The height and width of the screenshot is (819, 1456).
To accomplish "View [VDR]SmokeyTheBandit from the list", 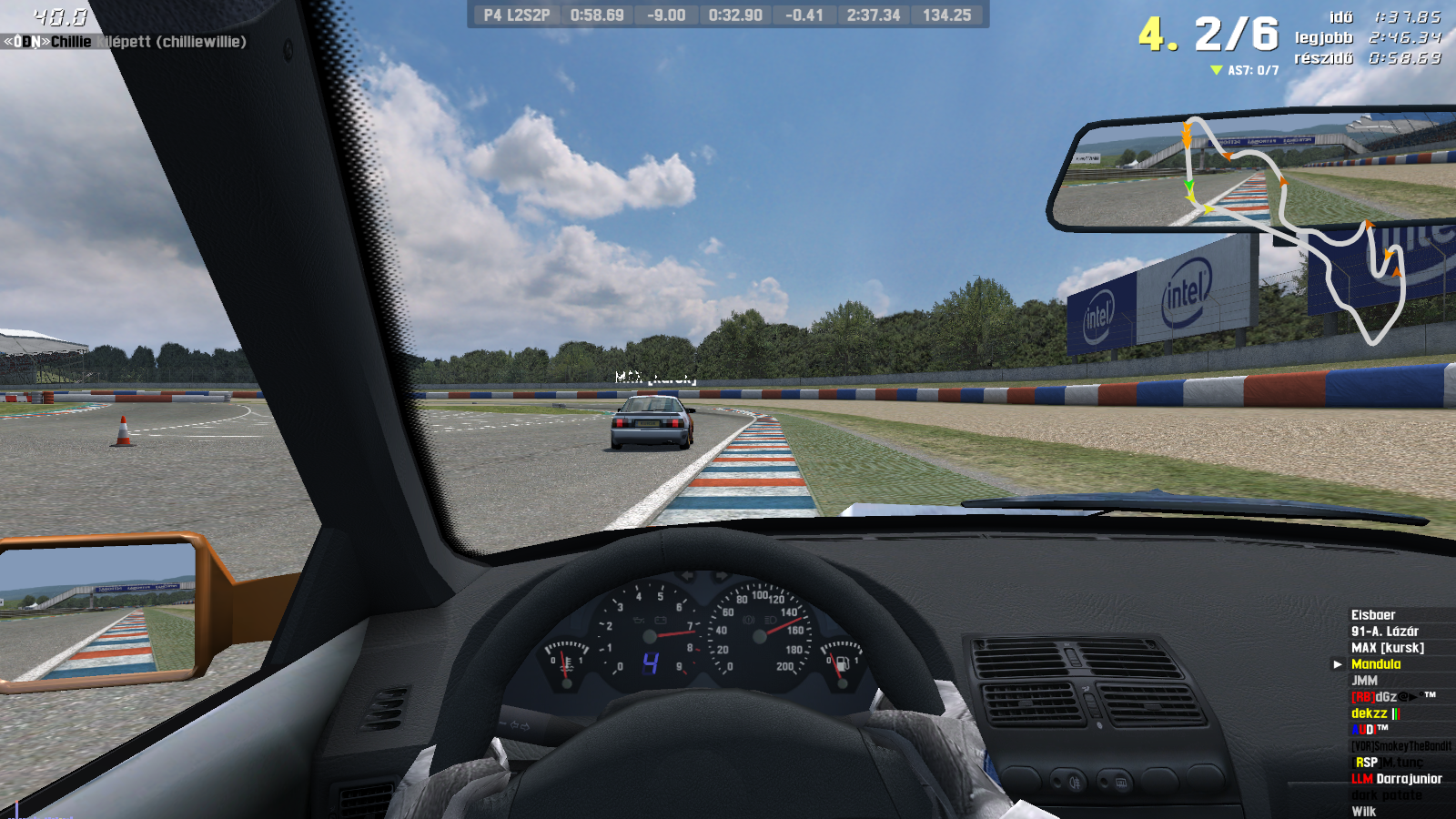I will [1401, 746].
